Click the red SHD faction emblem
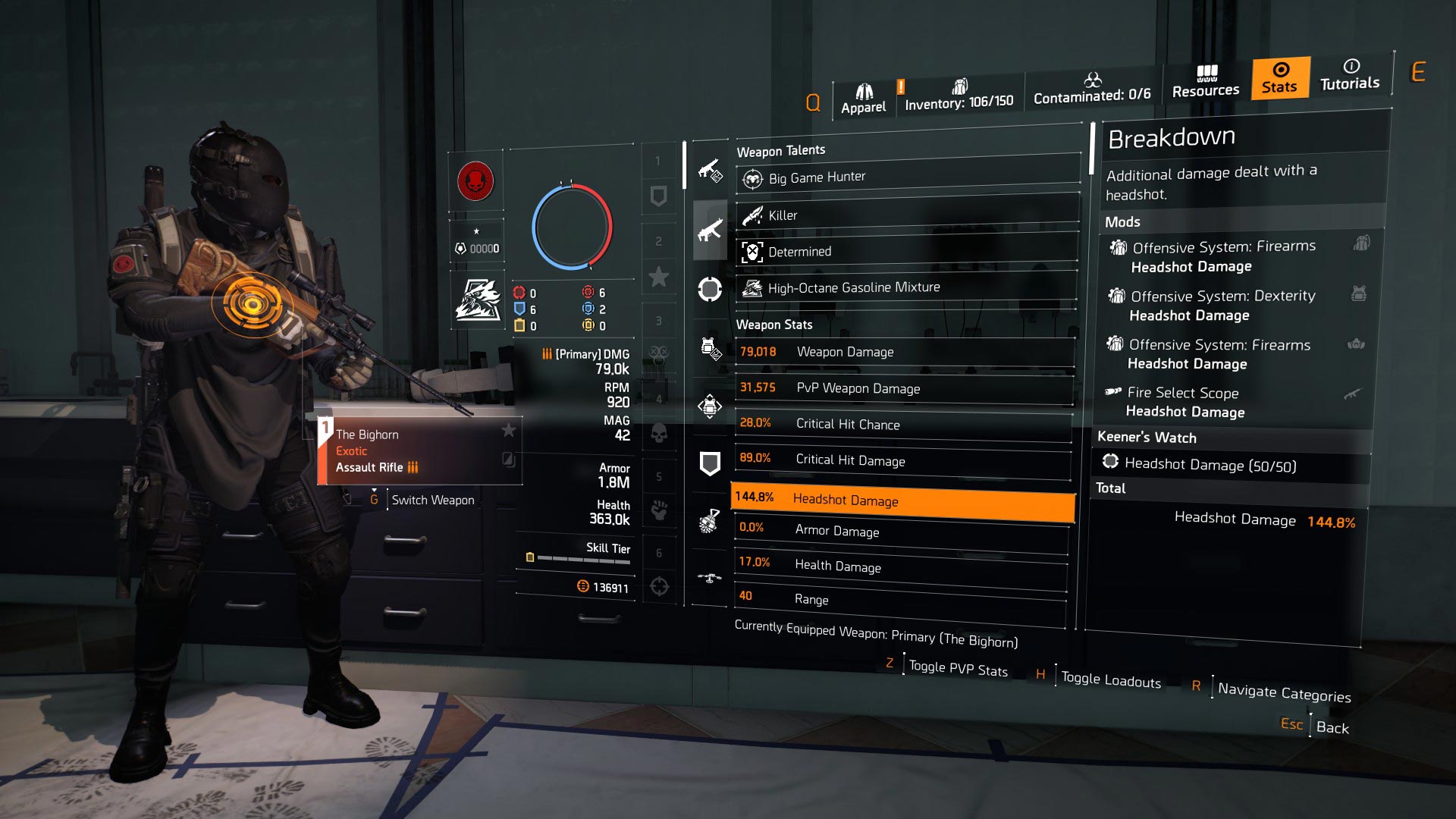Image resolution: width=1456 pixels, height=819 pixels. (477, 182)
